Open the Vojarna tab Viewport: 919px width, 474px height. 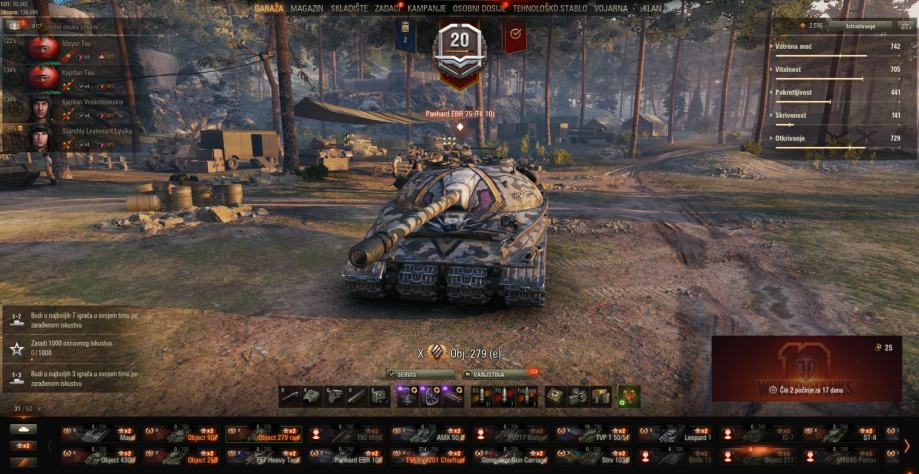point(612,8)
